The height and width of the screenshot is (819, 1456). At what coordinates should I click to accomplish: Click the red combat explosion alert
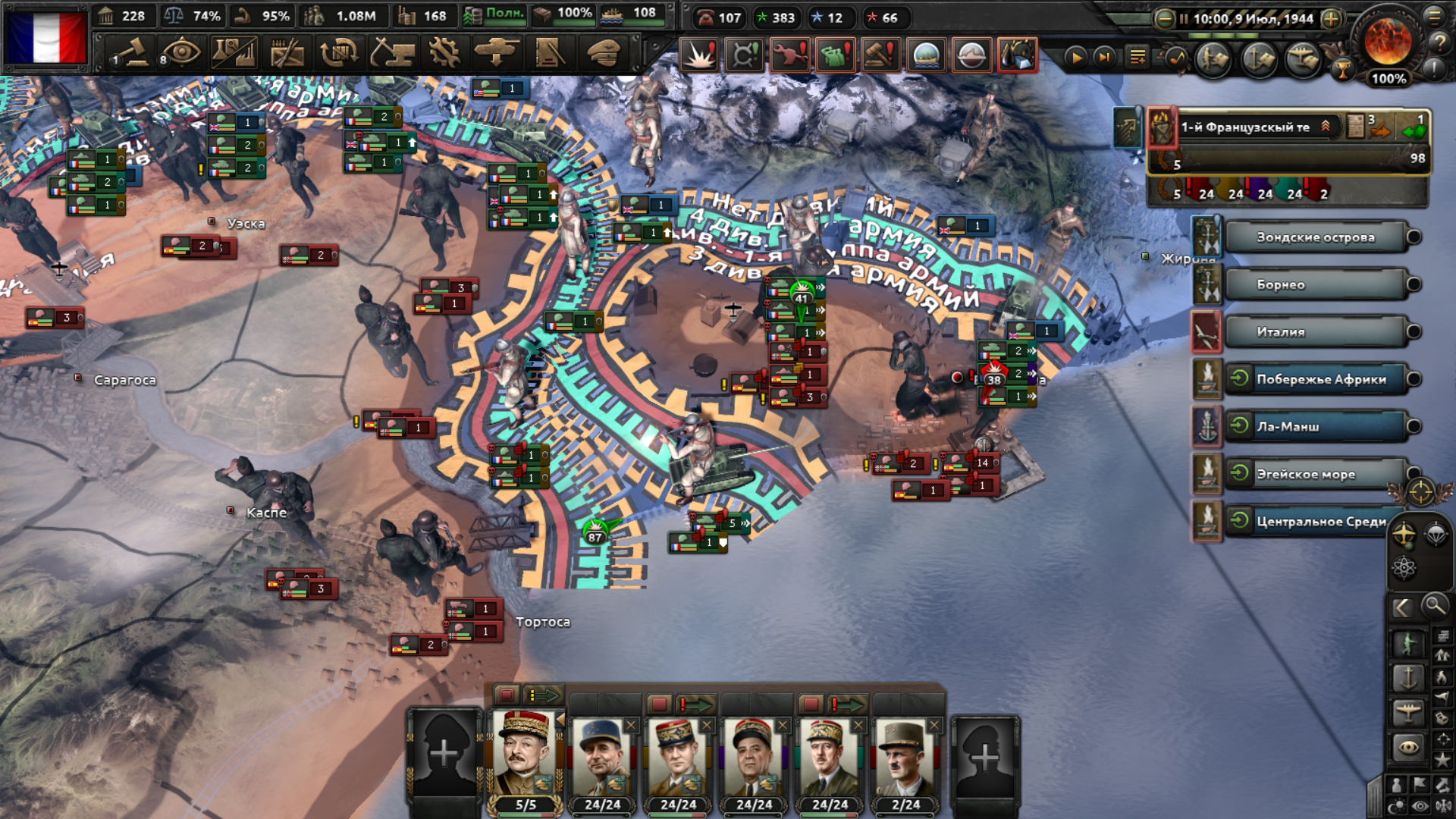(x=698, y=55)
